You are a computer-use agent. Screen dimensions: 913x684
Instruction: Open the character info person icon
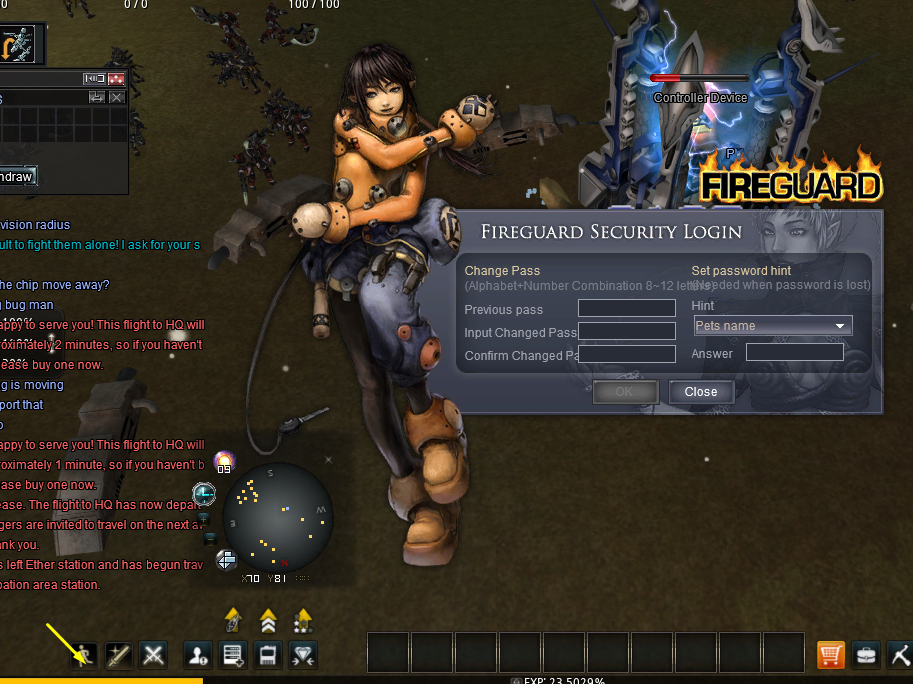coord(198,656)
